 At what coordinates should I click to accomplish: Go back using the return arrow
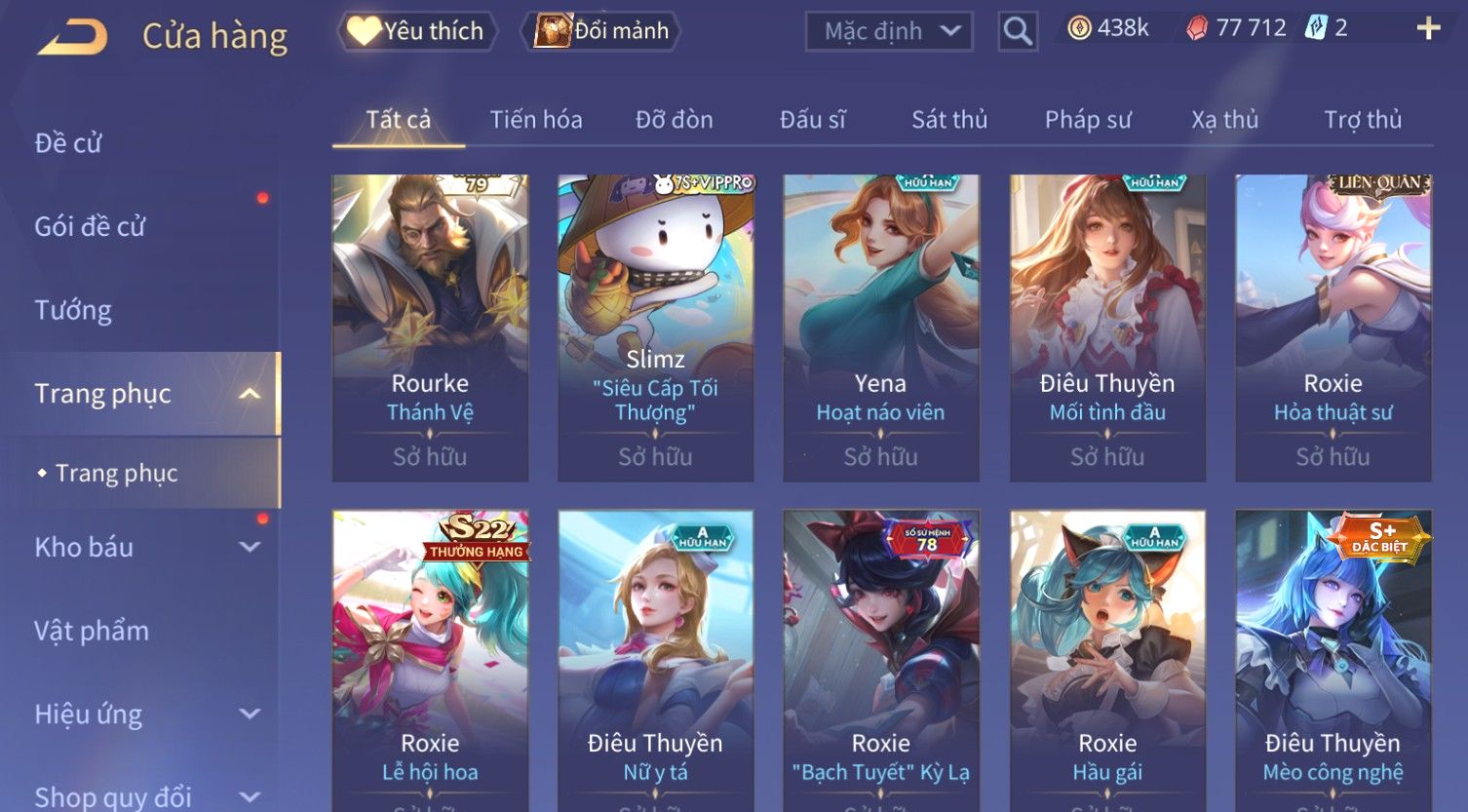coord(73,37)
